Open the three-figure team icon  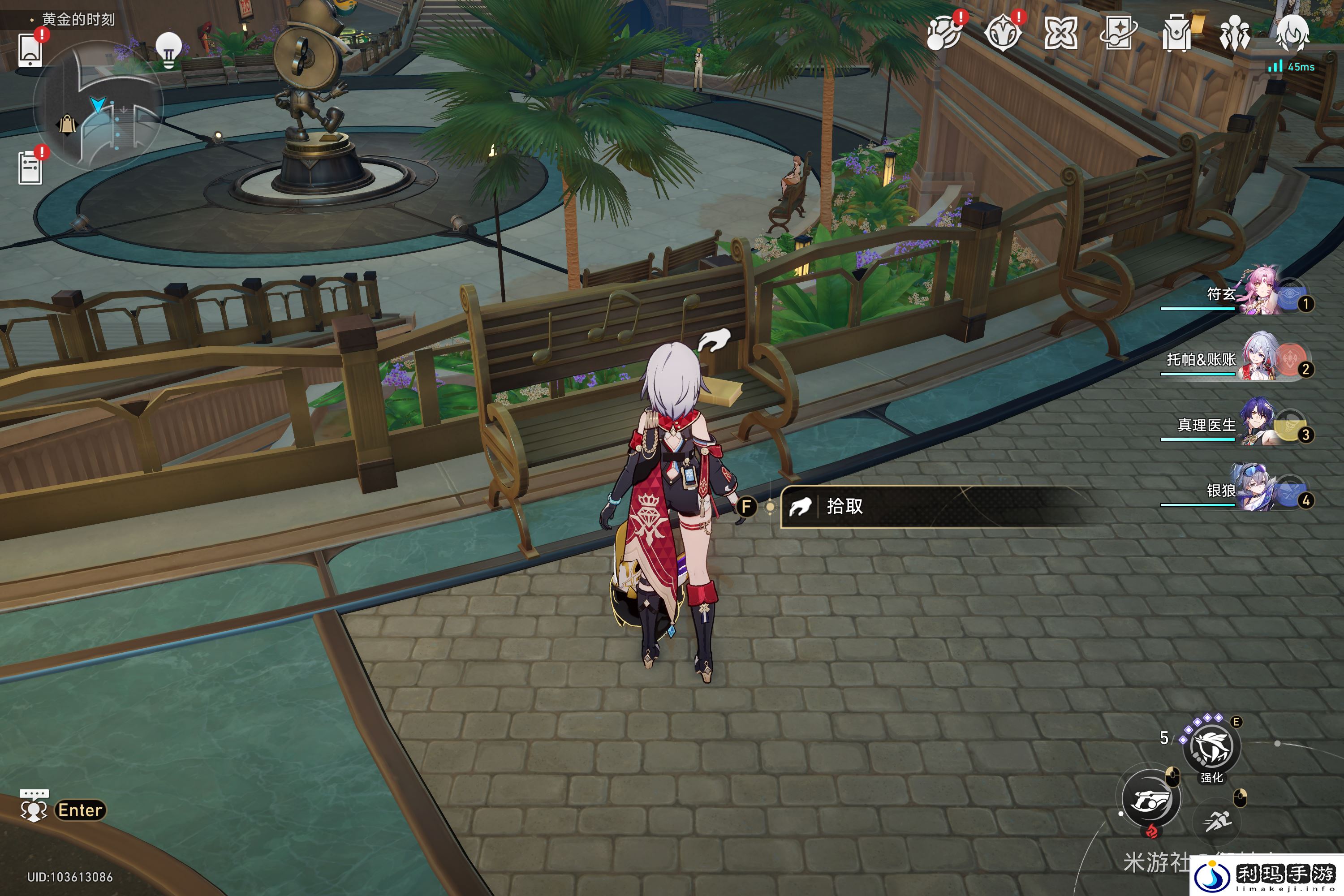(x=1234, y=33)
